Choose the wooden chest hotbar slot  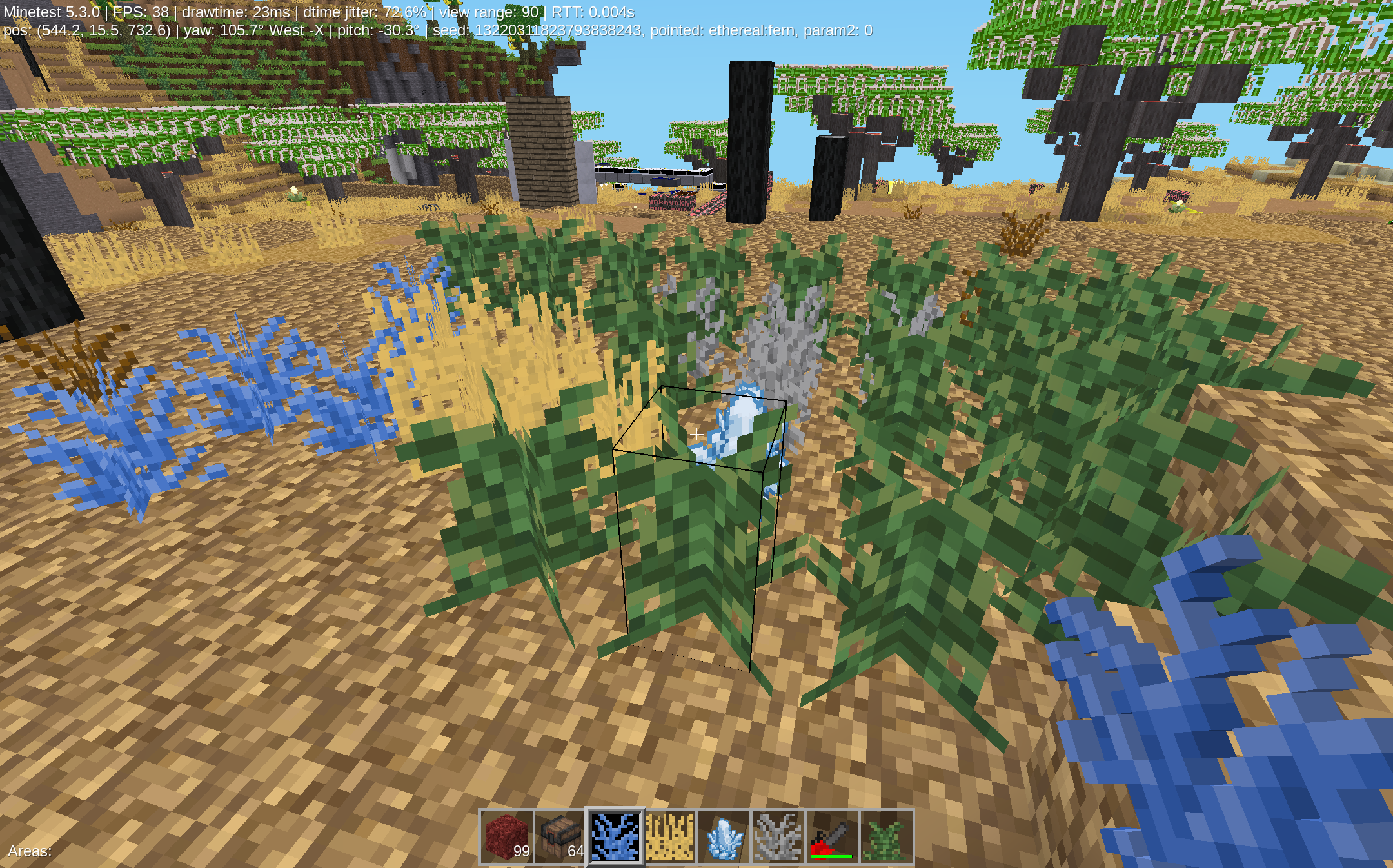(x=560, y=837)
